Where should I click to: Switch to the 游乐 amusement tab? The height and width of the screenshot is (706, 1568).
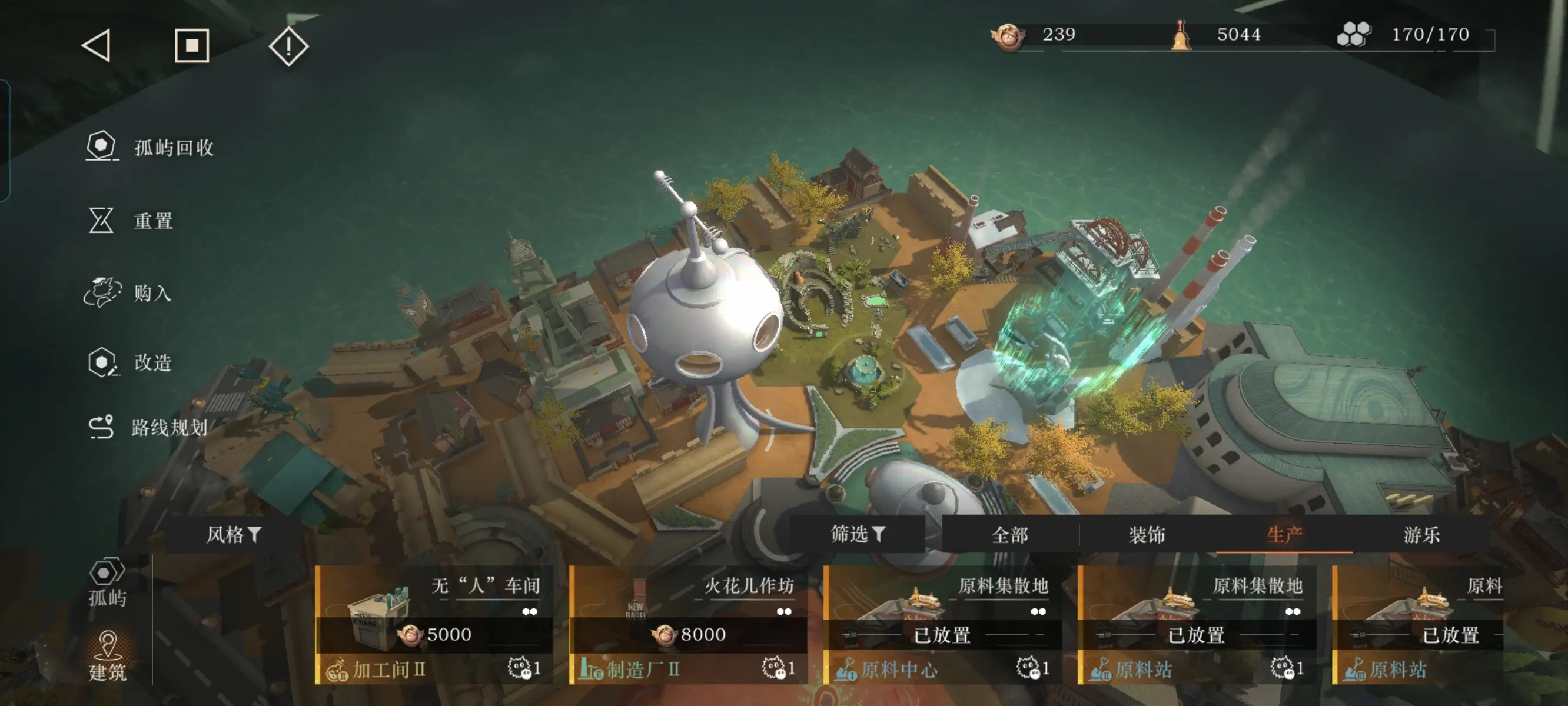[x=1421, y=535]
